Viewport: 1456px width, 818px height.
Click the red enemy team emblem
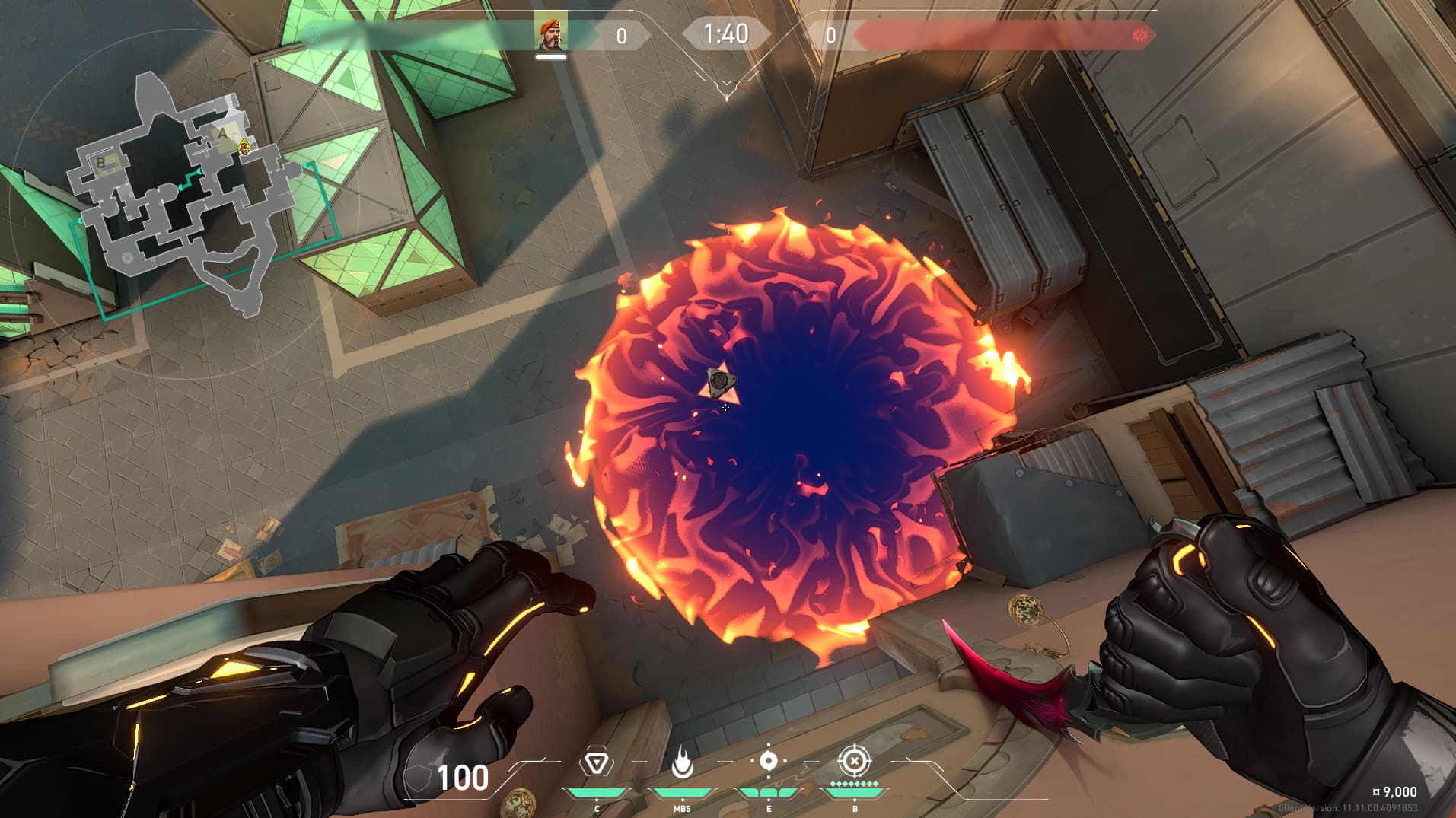click(1140, 35)
